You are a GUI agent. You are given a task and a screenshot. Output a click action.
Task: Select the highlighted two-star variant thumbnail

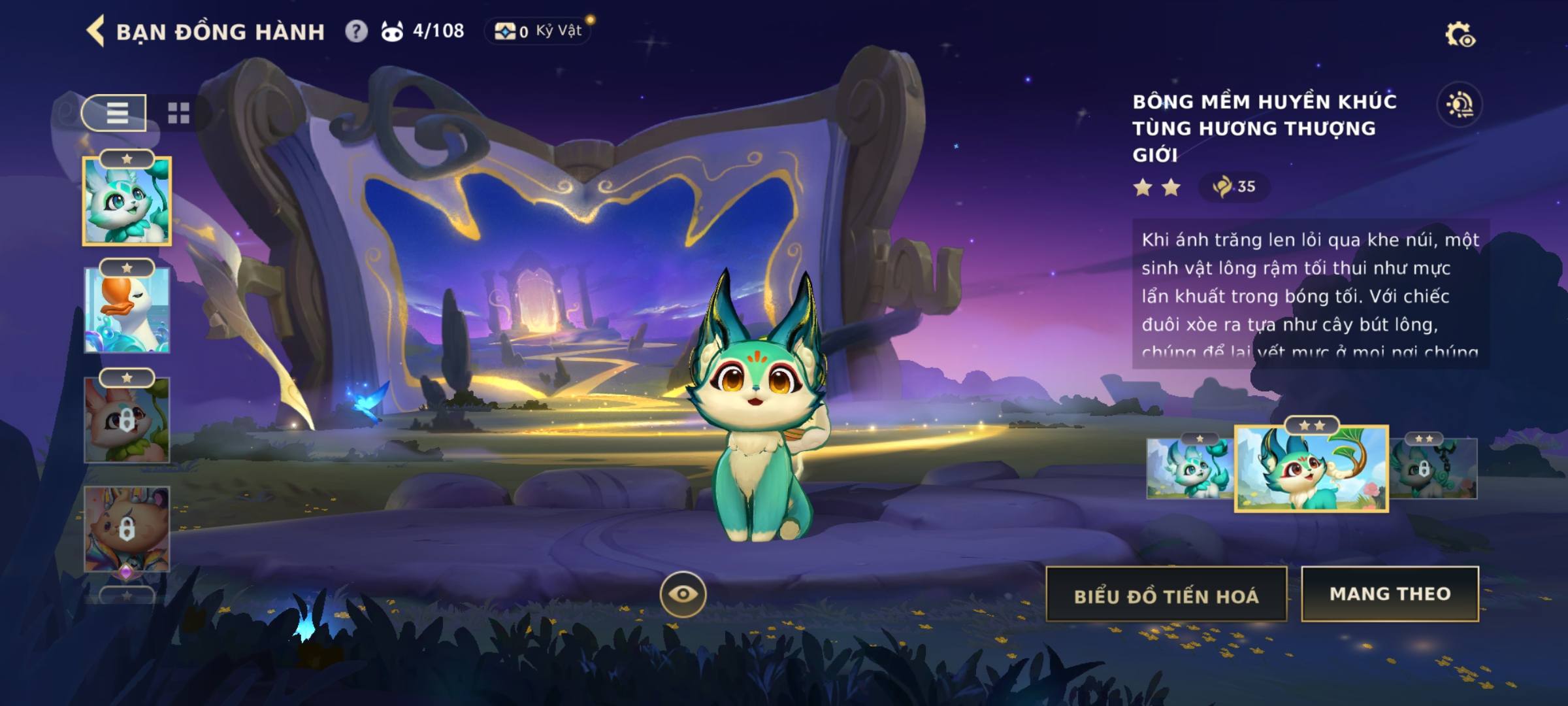click(x=1311, y=469)
